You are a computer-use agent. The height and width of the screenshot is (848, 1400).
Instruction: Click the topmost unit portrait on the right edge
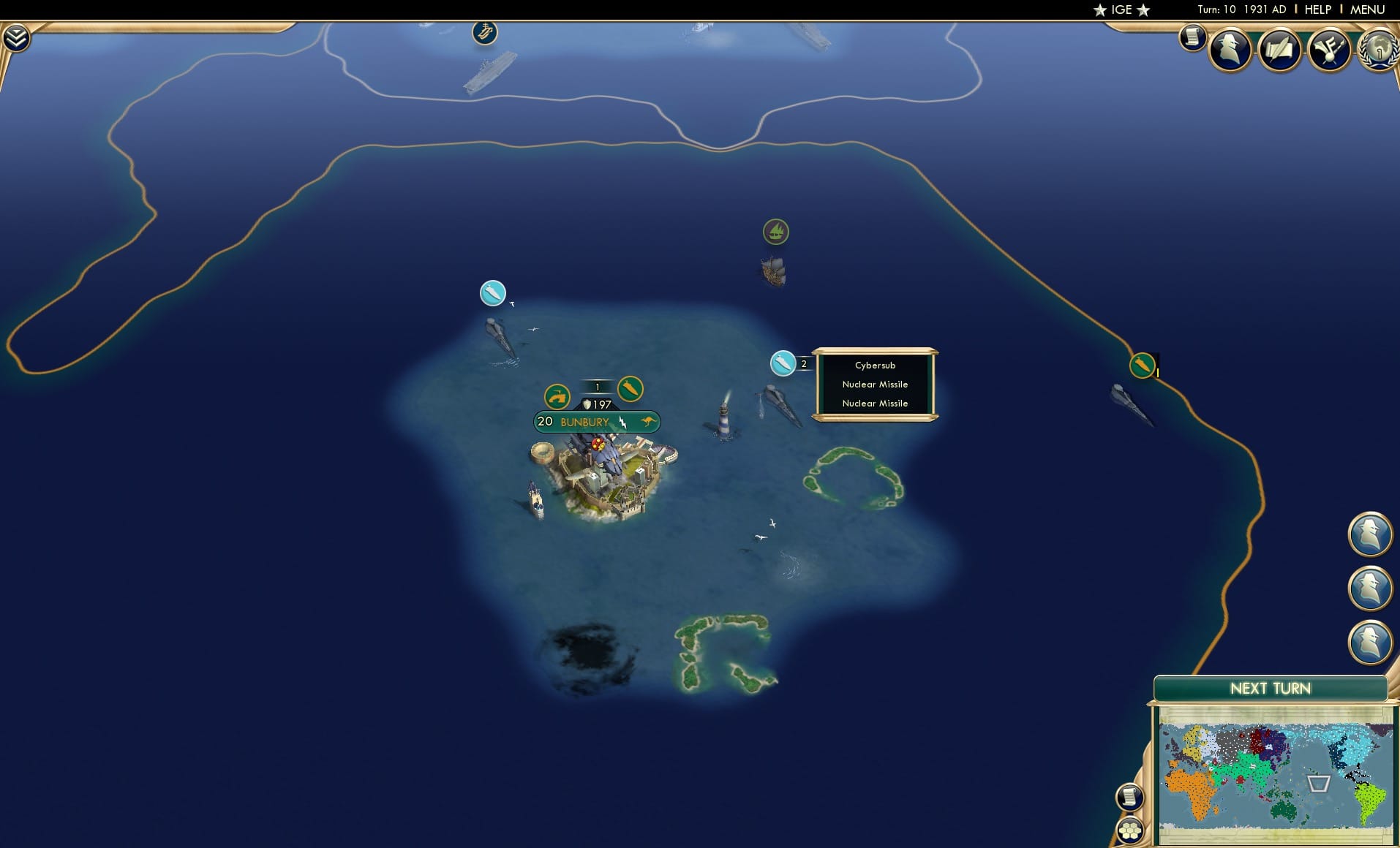point(1371,534)
